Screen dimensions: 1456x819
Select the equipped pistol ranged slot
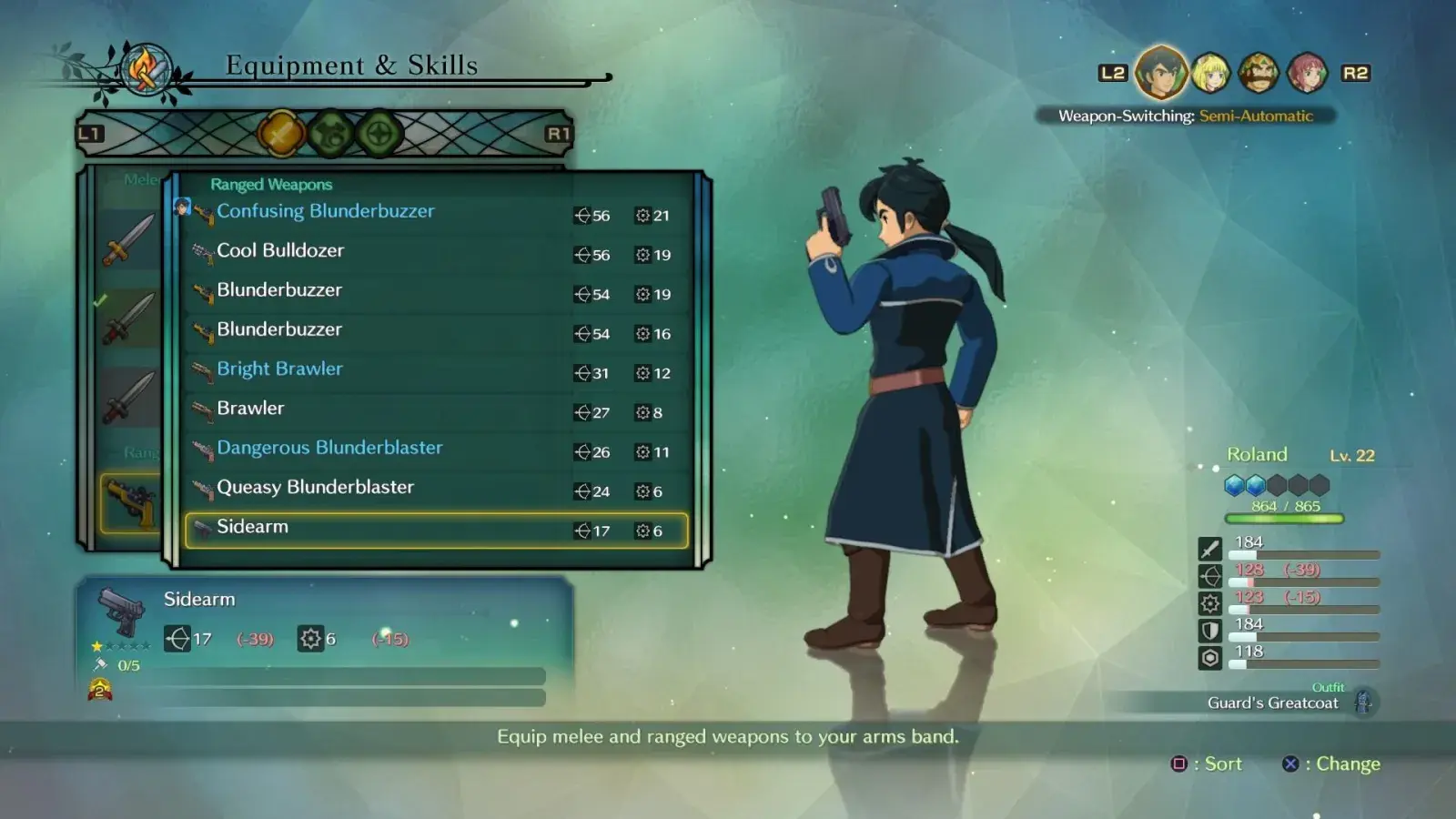(x=132, y=501)
